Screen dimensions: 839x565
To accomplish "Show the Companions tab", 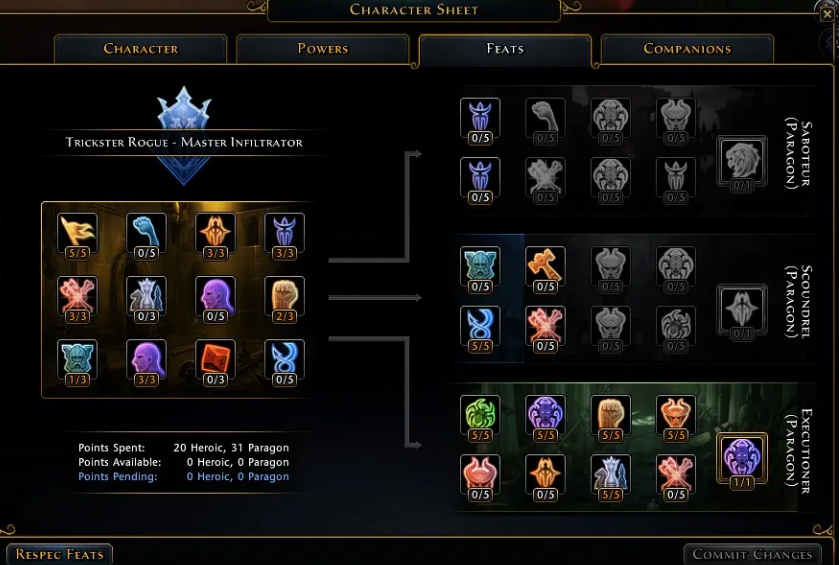I will tap(687, 49).
